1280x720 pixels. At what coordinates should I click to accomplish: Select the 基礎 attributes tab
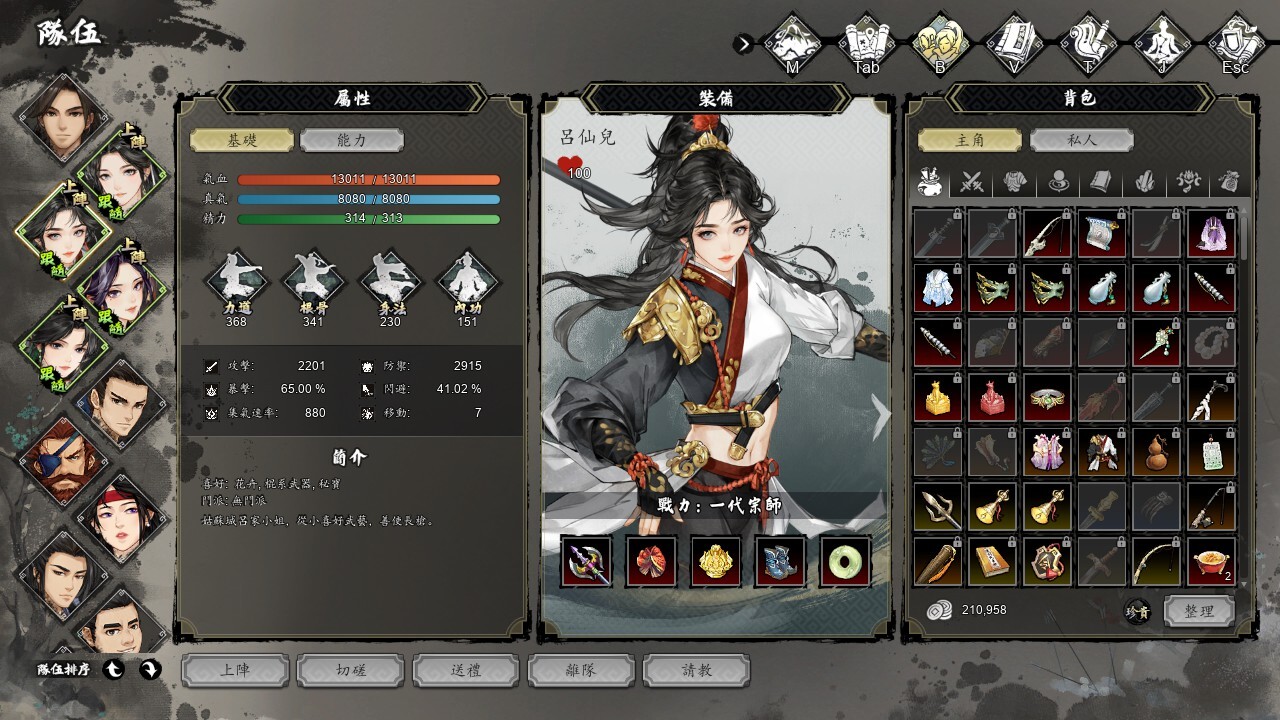tap(242, 140)
